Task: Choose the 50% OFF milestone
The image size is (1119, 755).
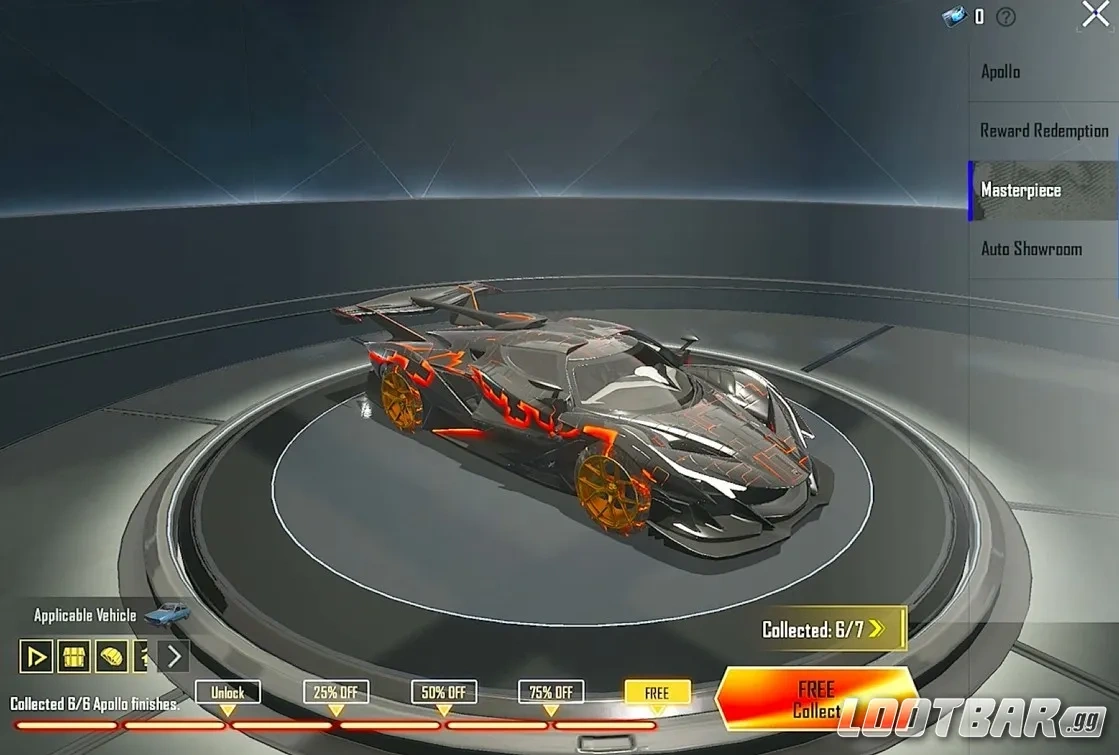Action: click(443, 692)
